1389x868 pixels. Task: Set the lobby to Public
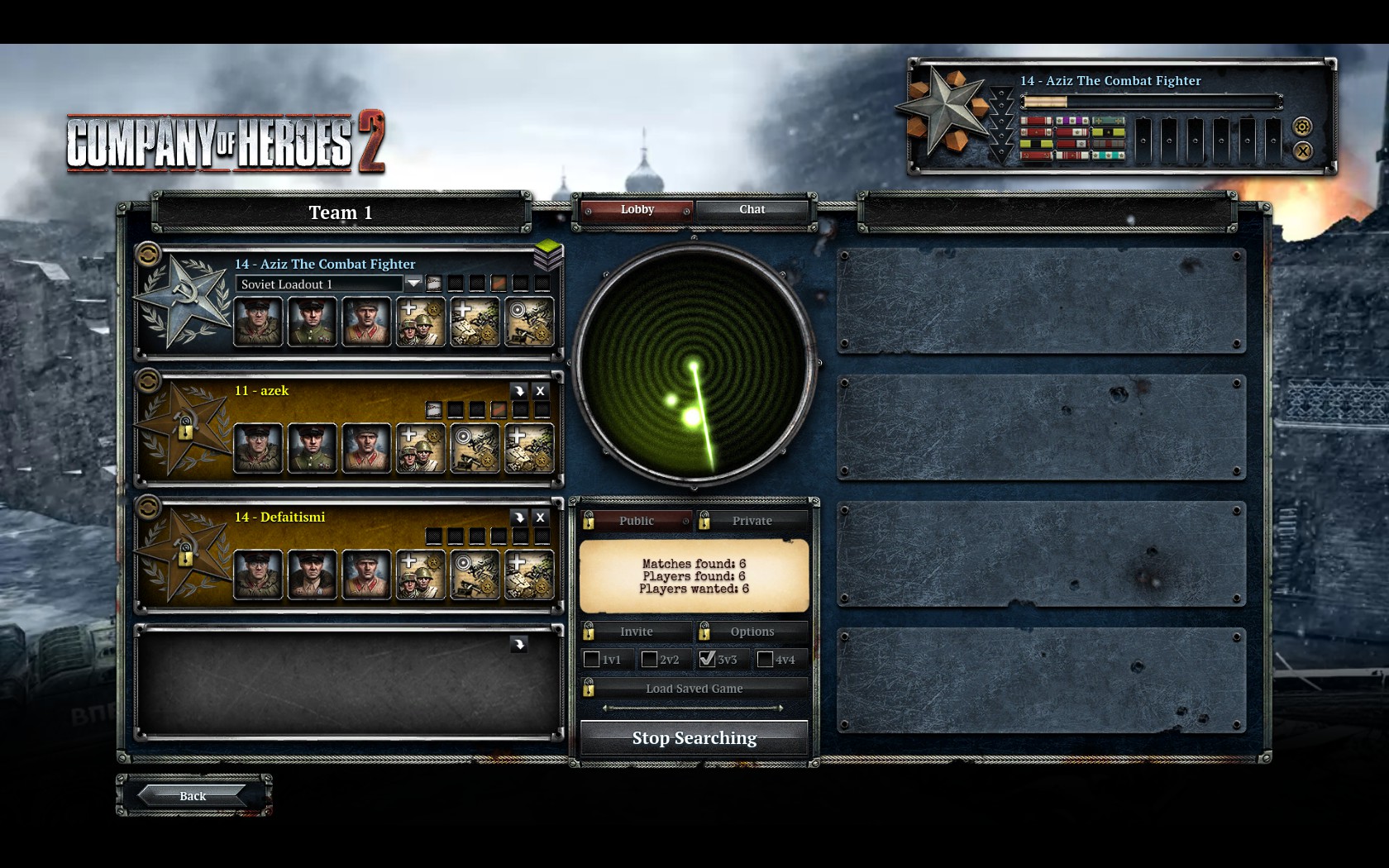point(636,521)
